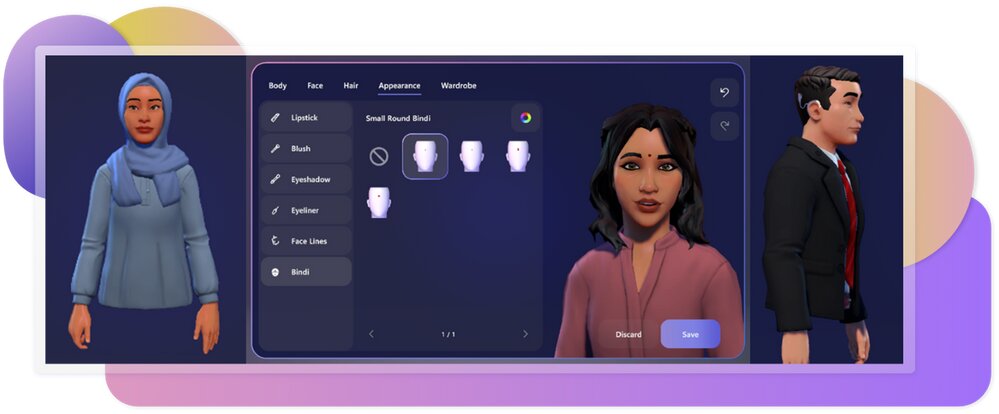
Task: Go to the next bindi page
Action: (x=525, y=334)
